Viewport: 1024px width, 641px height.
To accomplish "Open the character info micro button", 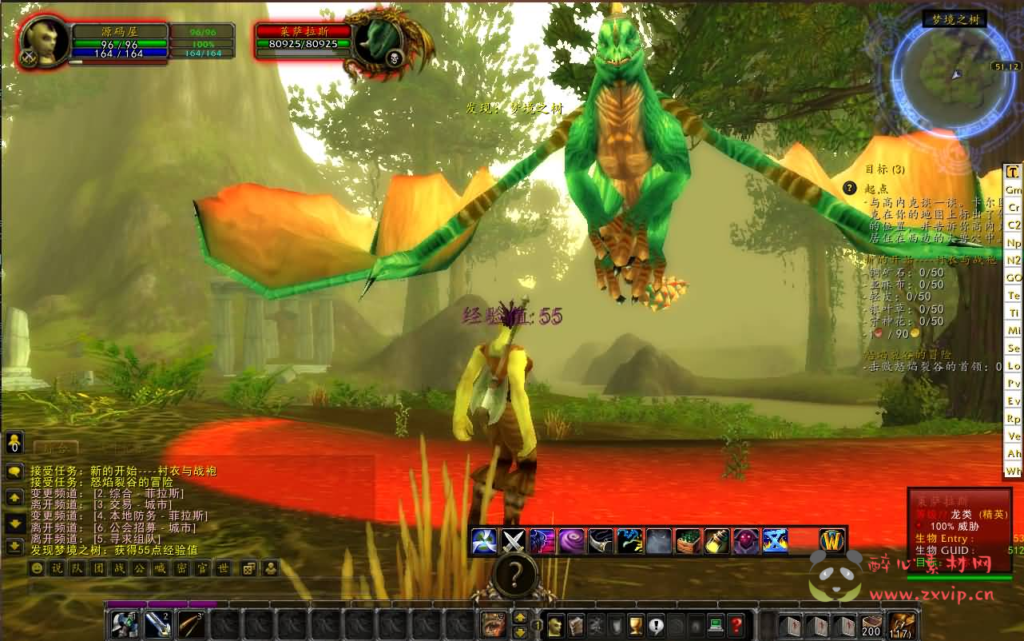I will point(555,625).
